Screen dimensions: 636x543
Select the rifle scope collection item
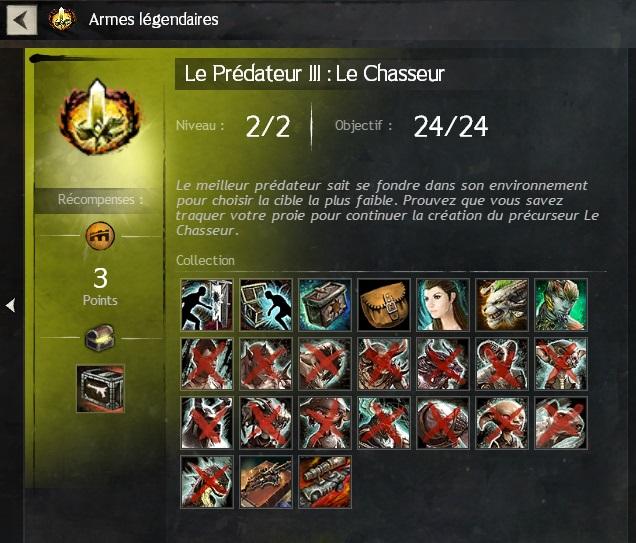[x=325, y=482]
